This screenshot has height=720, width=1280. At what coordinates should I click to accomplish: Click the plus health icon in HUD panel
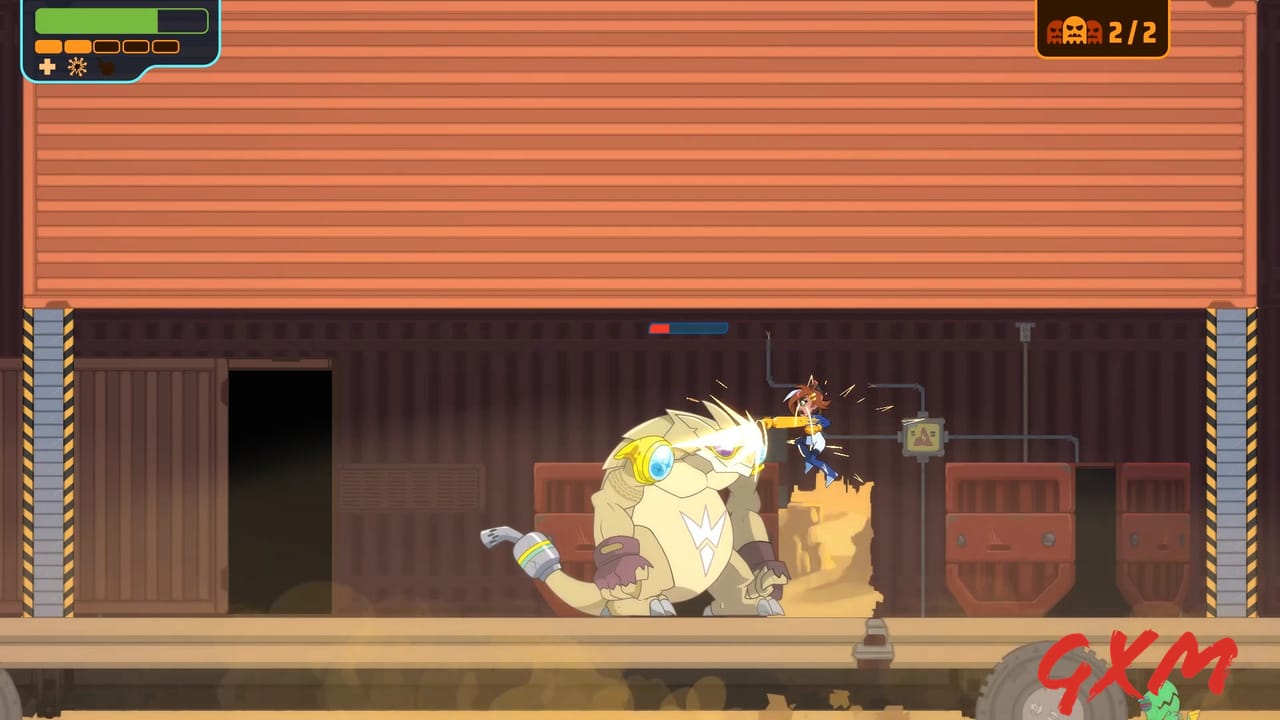[x=48, y=68]
